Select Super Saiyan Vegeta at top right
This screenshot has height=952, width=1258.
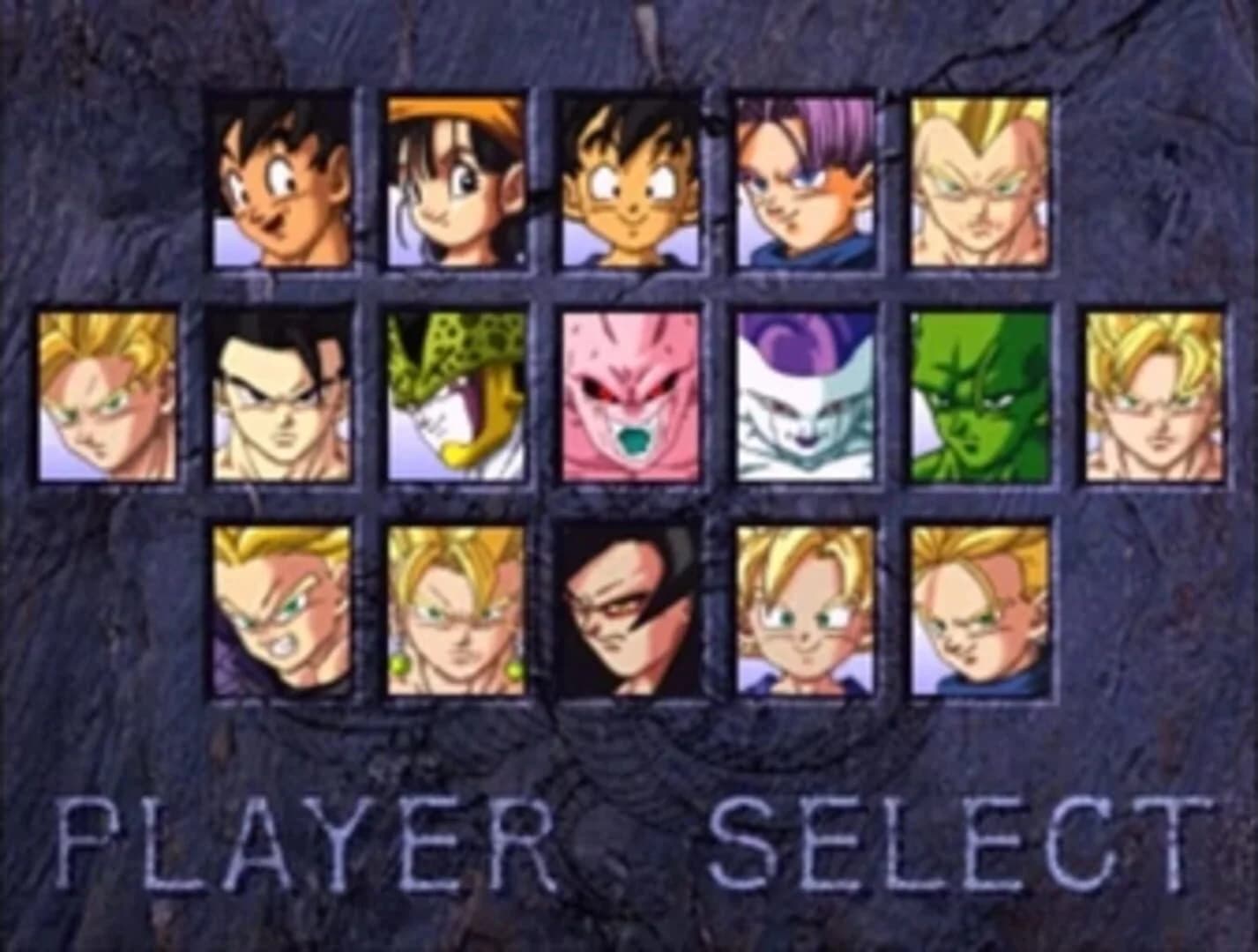click(x=979, y=181)
